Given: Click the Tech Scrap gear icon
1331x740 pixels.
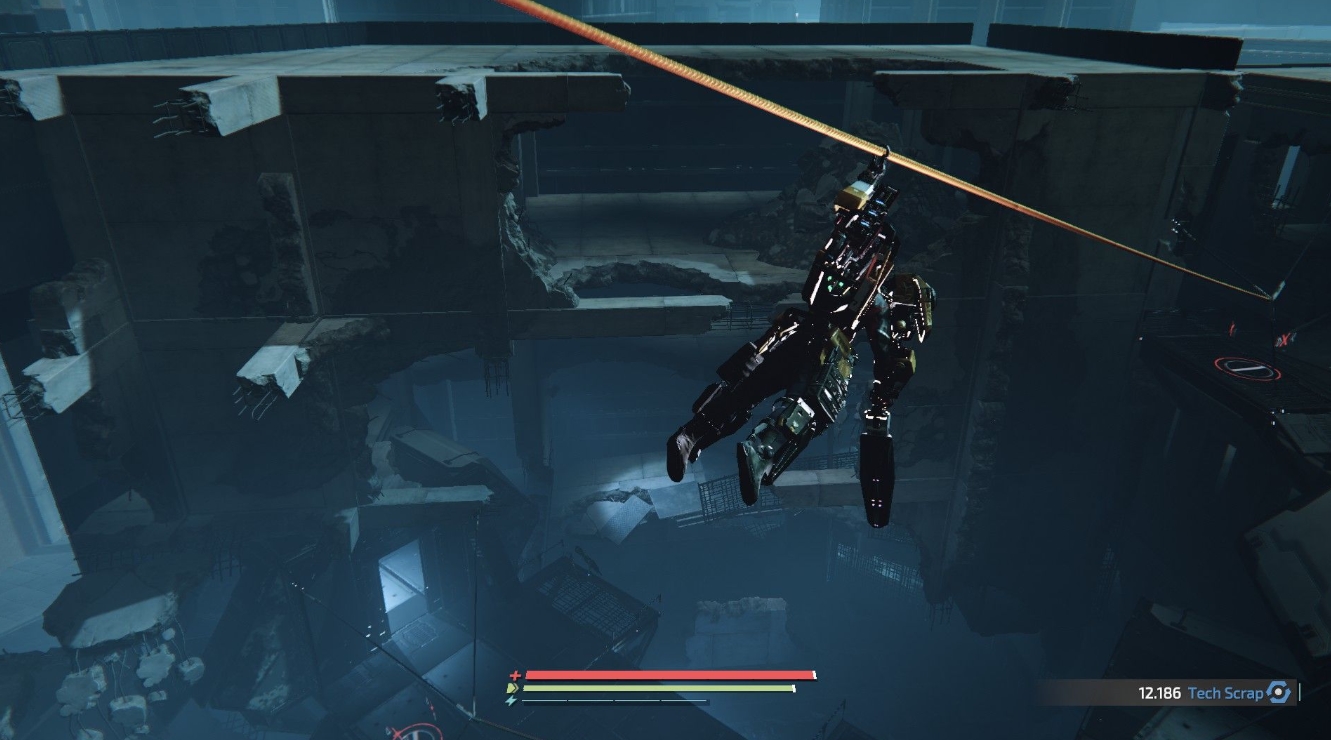Looking at the screenshot, I should tap(1277, 691).
